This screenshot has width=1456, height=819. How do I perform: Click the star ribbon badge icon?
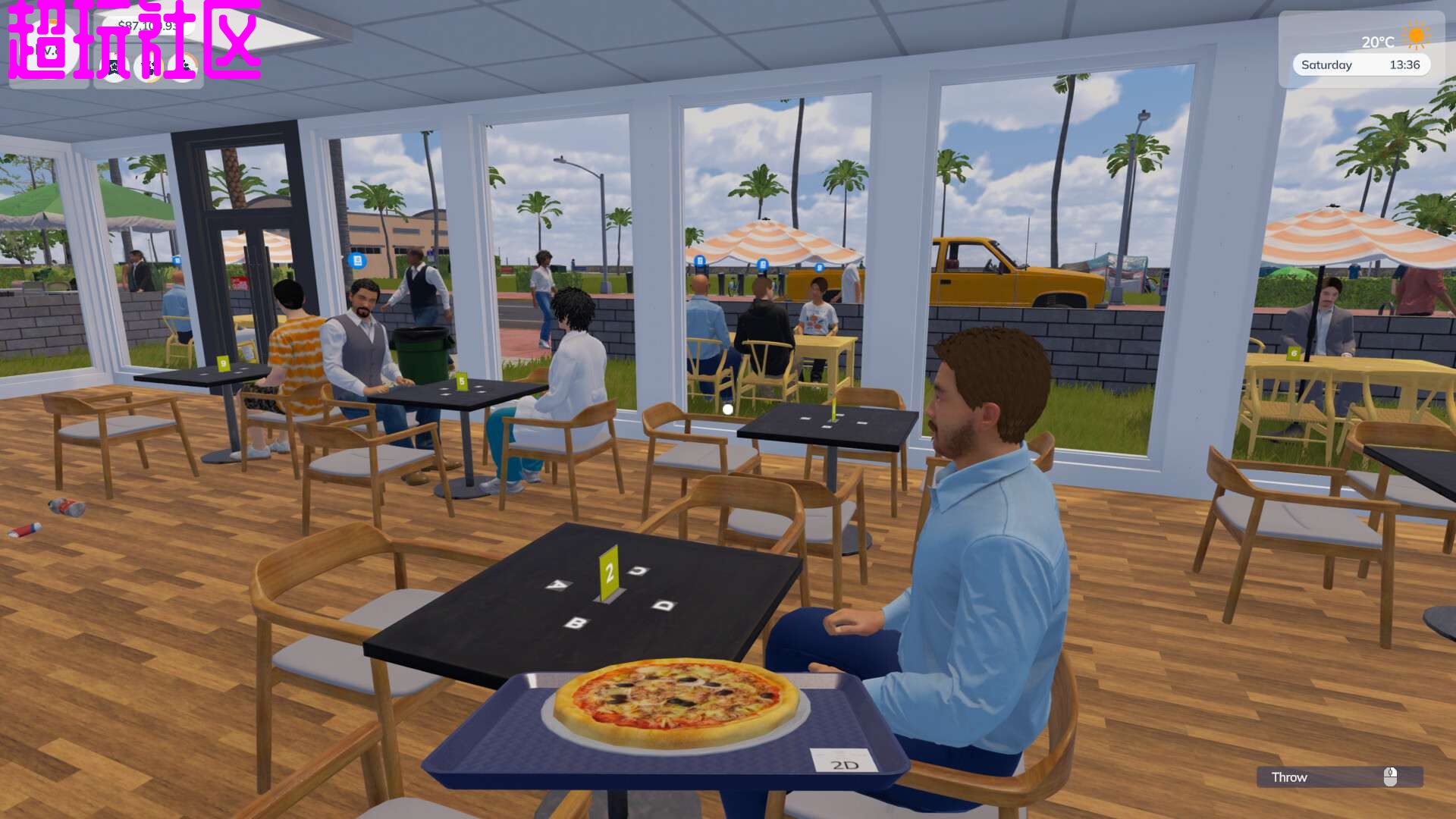(115, 67)
